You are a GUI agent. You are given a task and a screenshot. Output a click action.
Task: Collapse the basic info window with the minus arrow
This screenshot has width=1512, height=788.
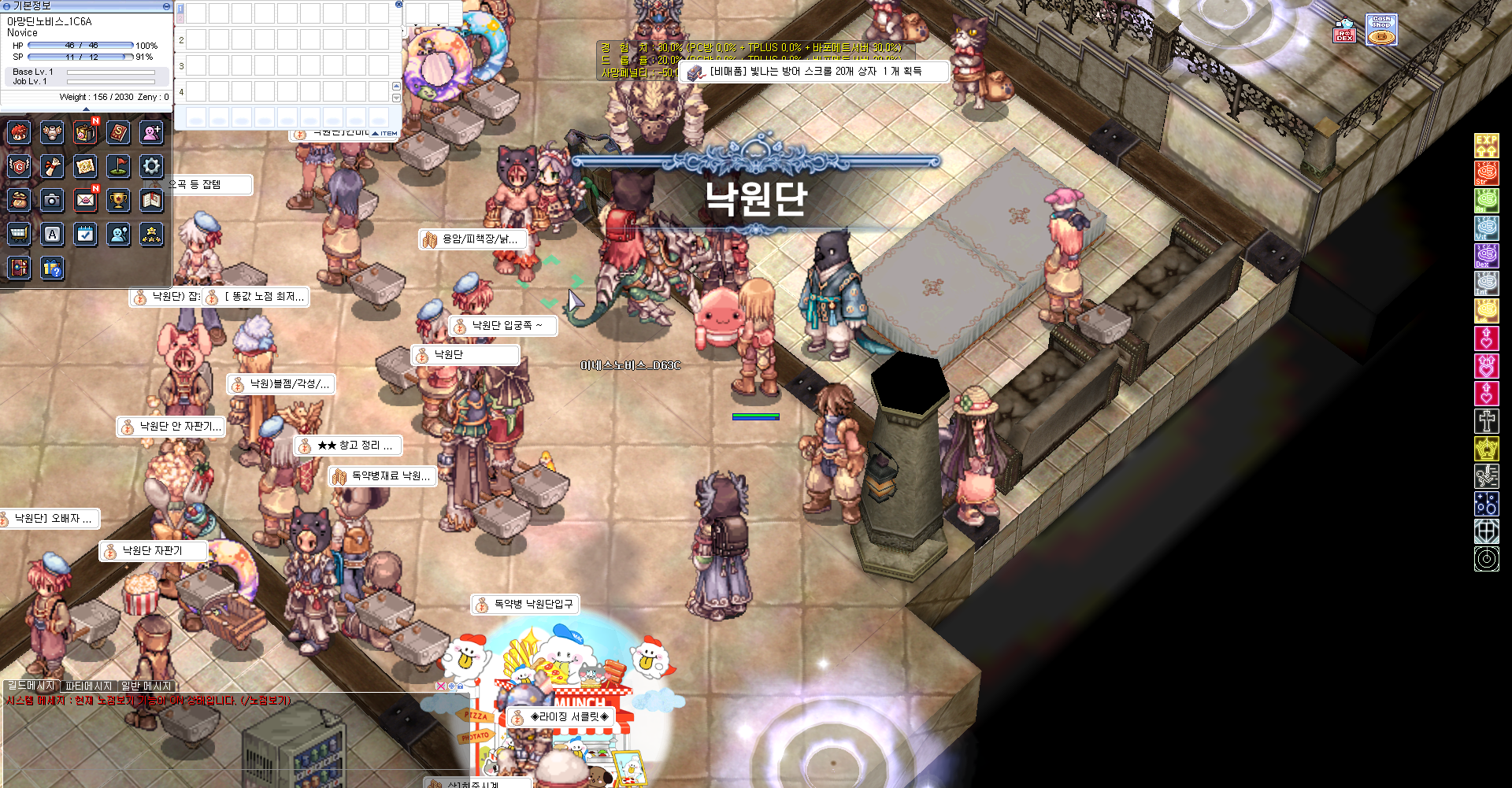coord(165,6)
